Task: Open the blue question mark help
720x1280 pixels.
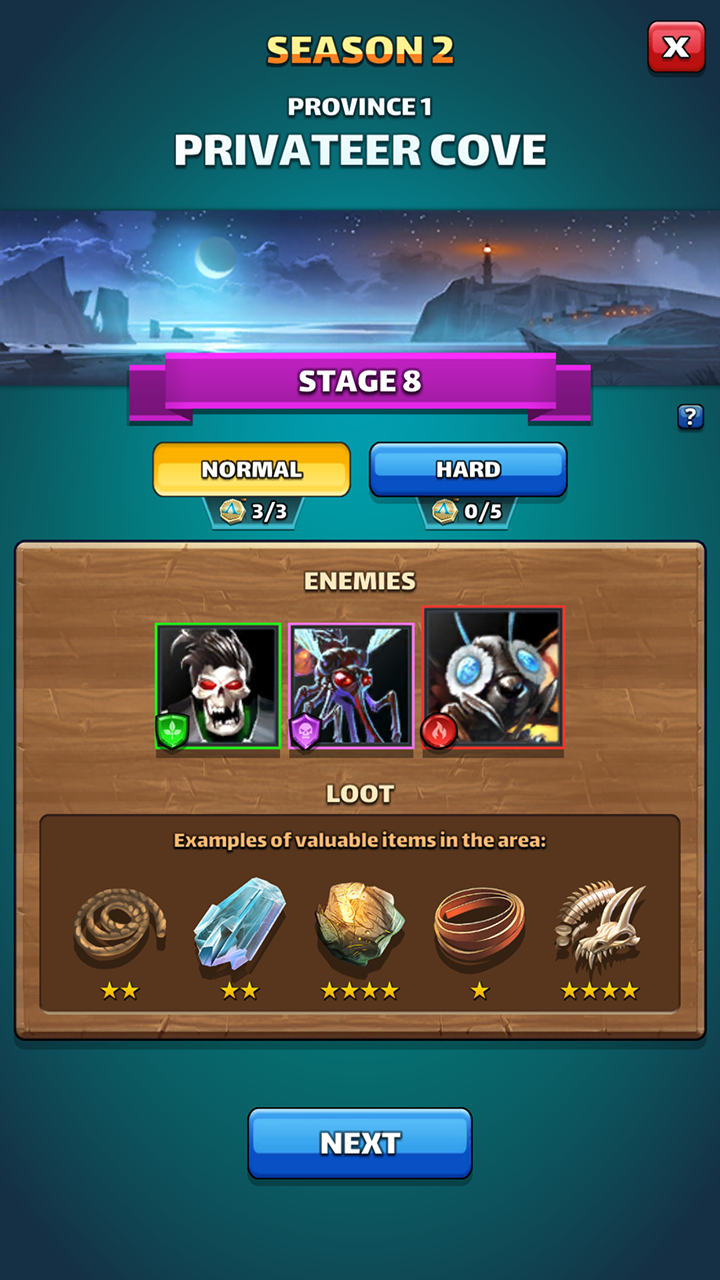Action: (690, 417)
